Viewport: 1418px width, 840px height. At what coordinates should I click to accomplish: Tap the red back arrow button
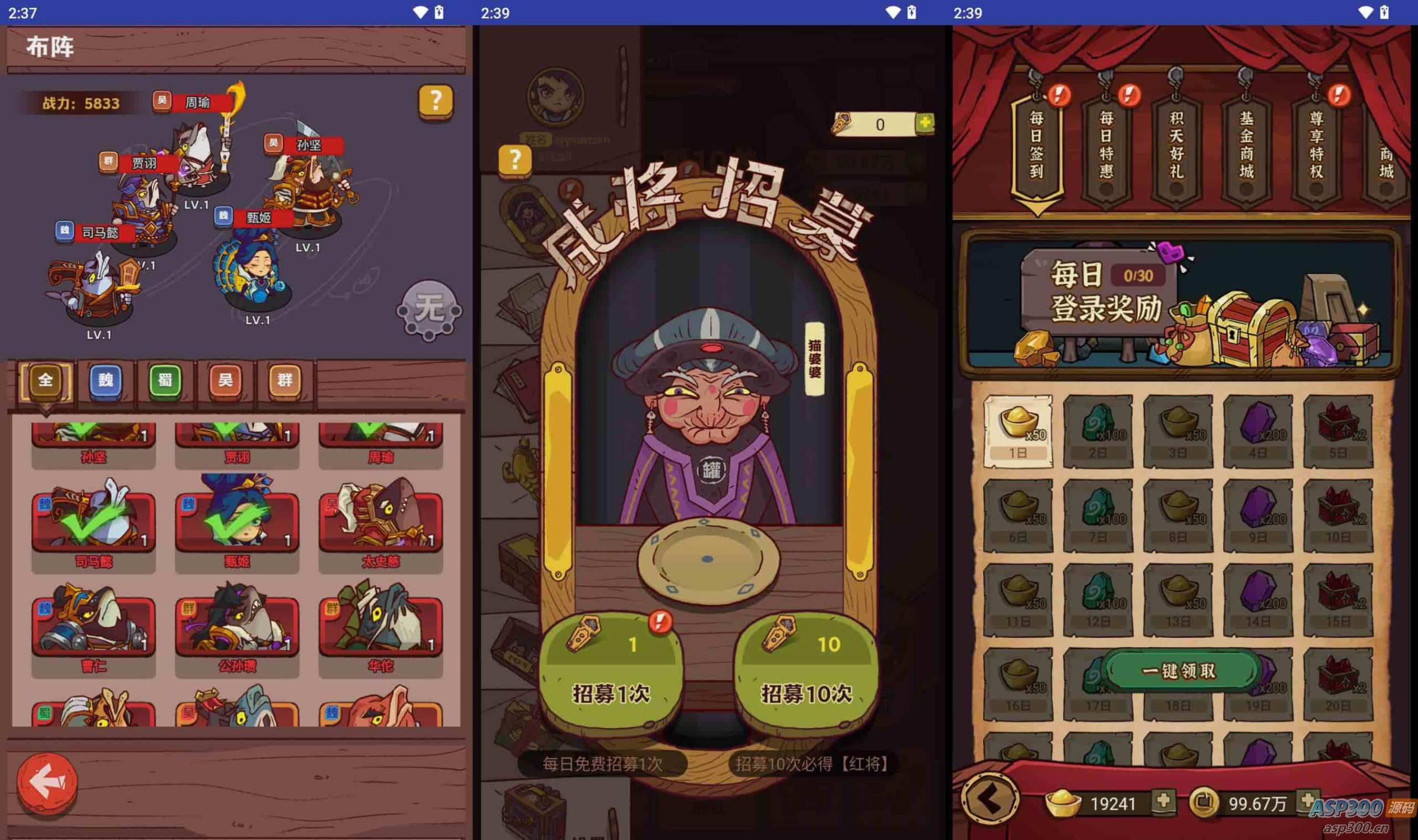[47, 784]
